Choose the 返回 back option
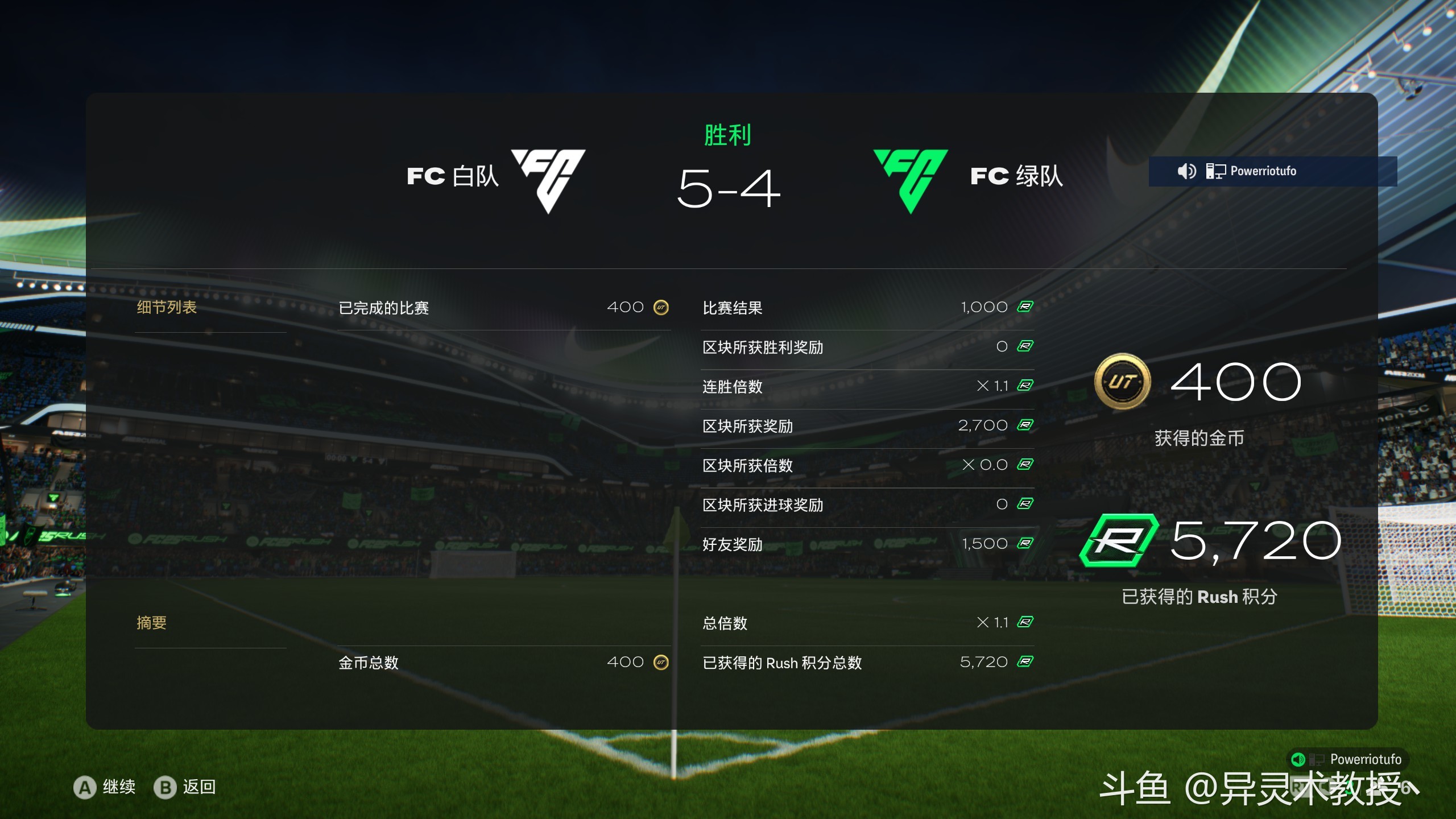The height and width of the screenshot is (819, 1456). click(186, 788)
